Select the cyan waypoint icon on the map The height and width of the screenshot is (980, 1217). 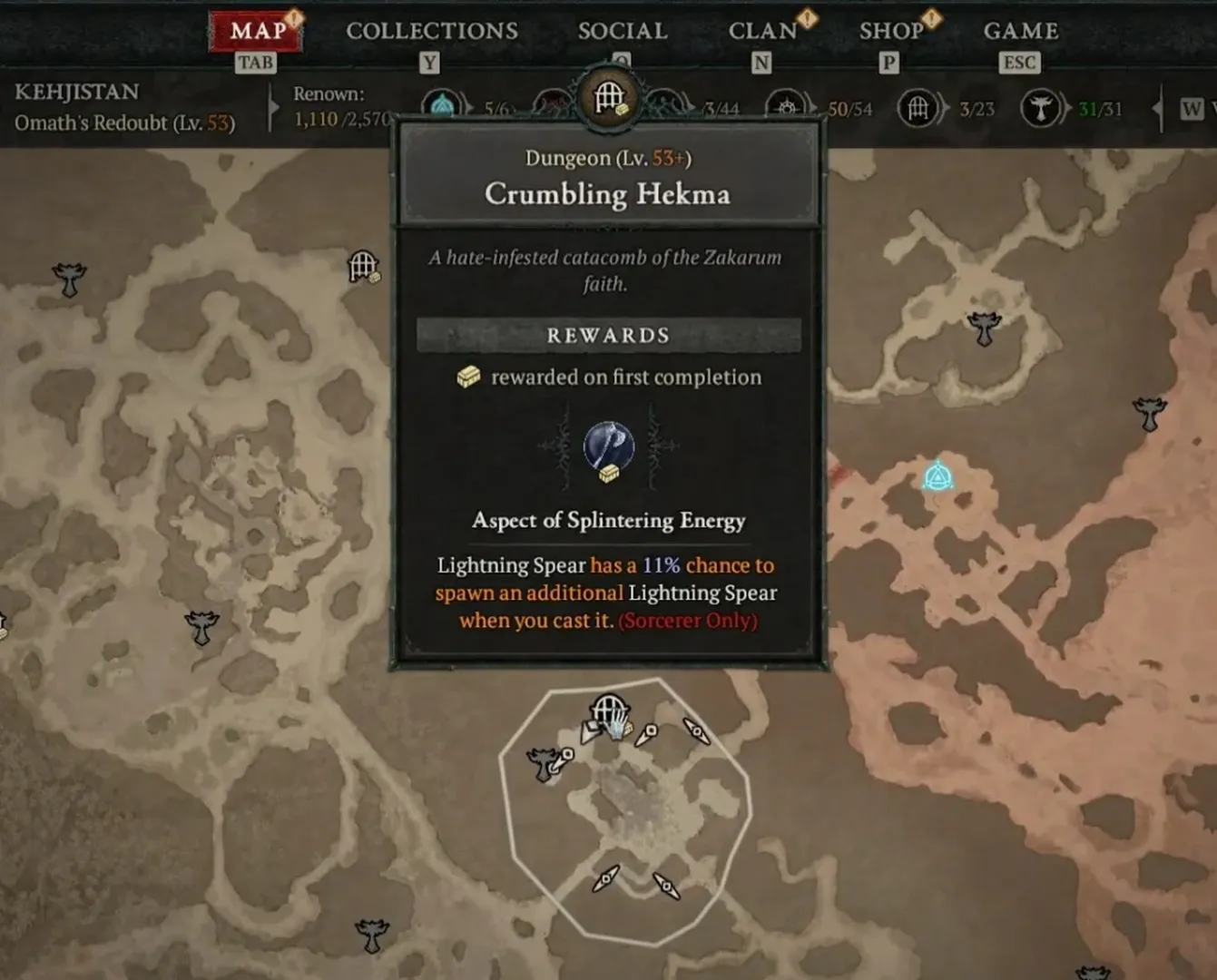coord(937,476)
